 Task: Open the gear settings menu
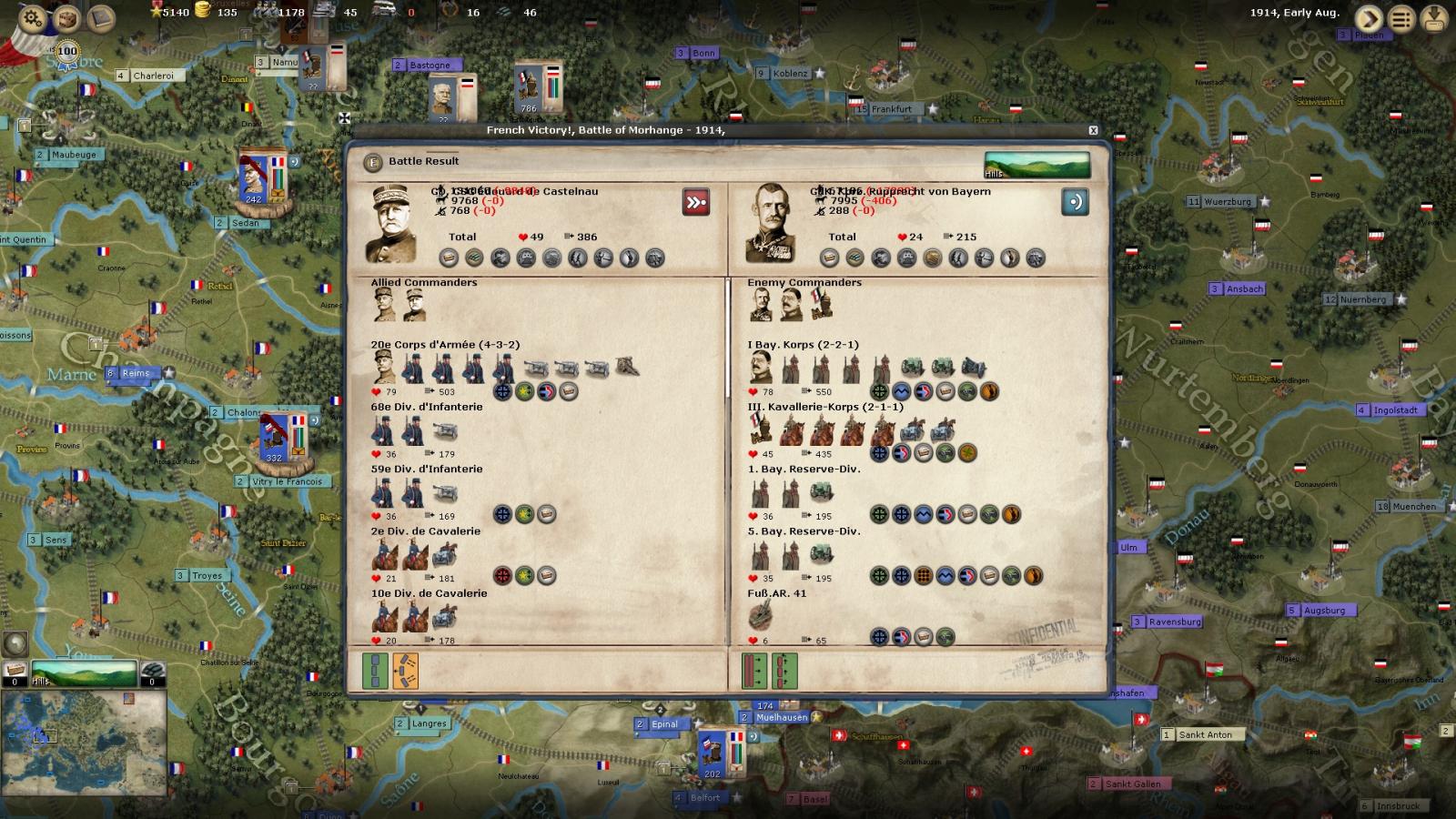tap(32, 17)
